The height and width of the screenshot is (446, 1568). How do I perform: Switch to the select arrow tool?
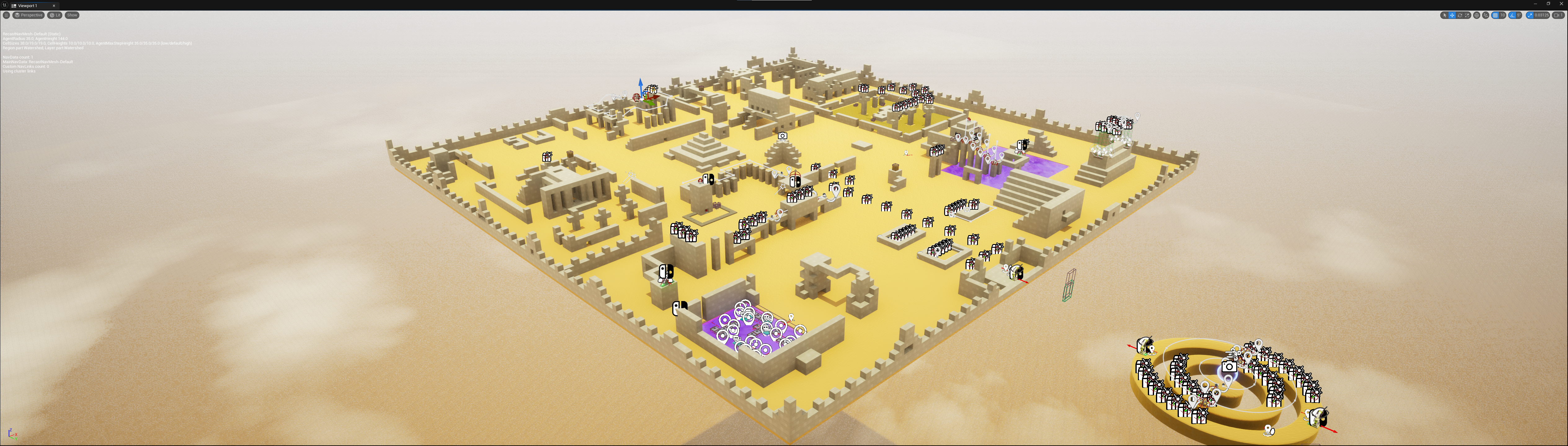click(1444, 15)
